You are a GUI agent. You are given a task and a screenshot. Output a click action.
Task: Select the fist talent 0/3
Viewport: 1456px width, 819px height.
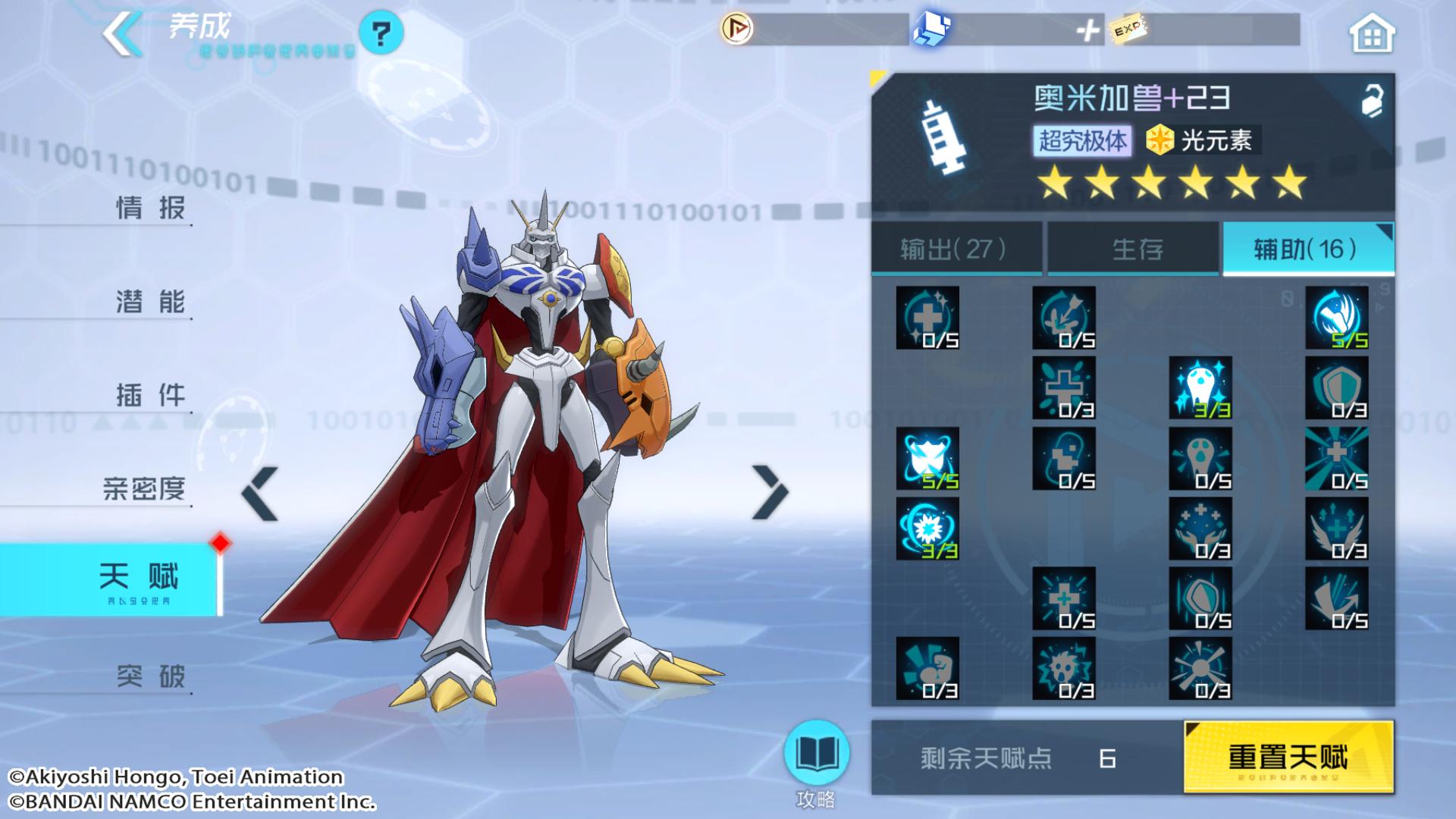927,668
